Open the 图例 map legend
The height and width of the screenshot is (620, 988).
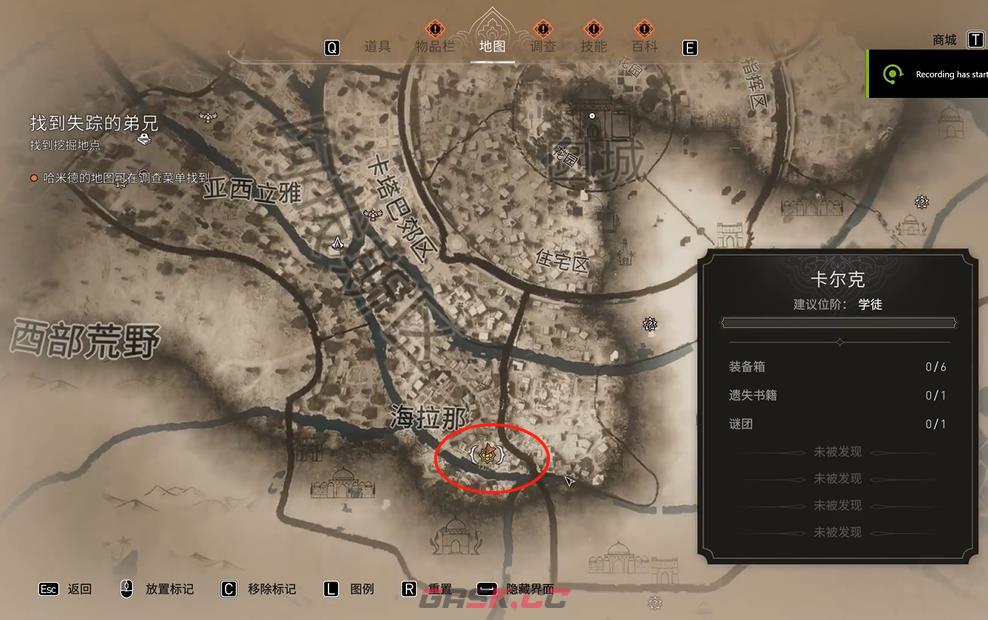pyautogui.click(x=362, y=589)
